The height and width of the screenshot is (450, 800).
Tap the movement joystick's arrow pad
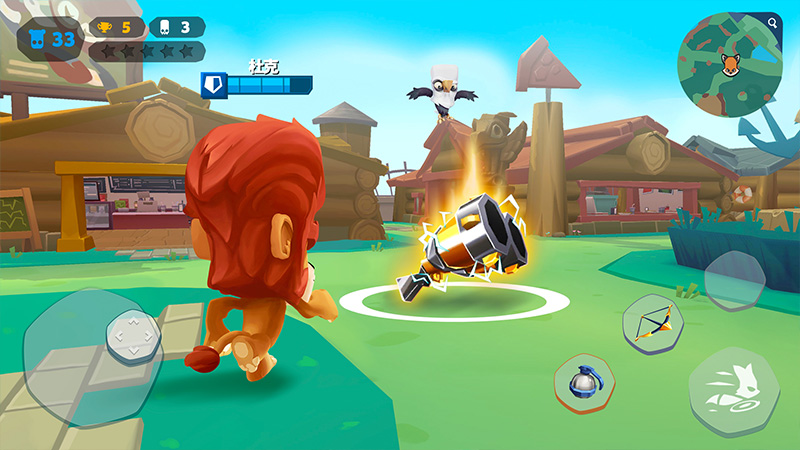pos(133,338)
